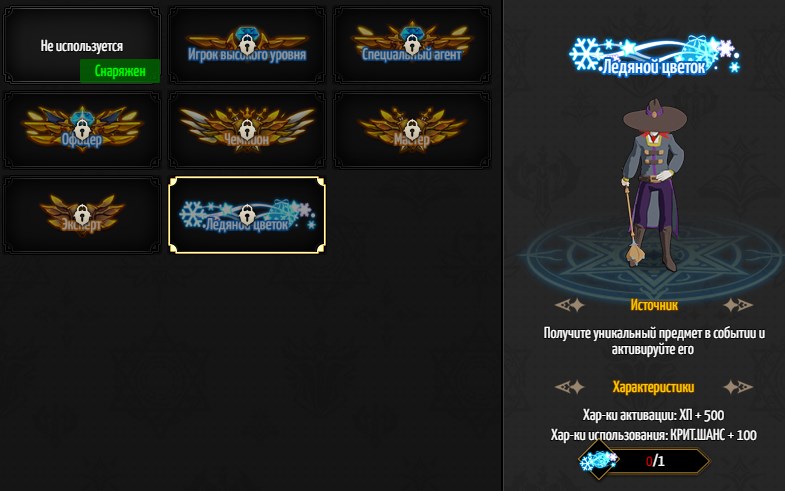Select the "Не используется" title tile
Viewport: 785px width, 491px height.
pyautogui.click(x=82, y=45)
